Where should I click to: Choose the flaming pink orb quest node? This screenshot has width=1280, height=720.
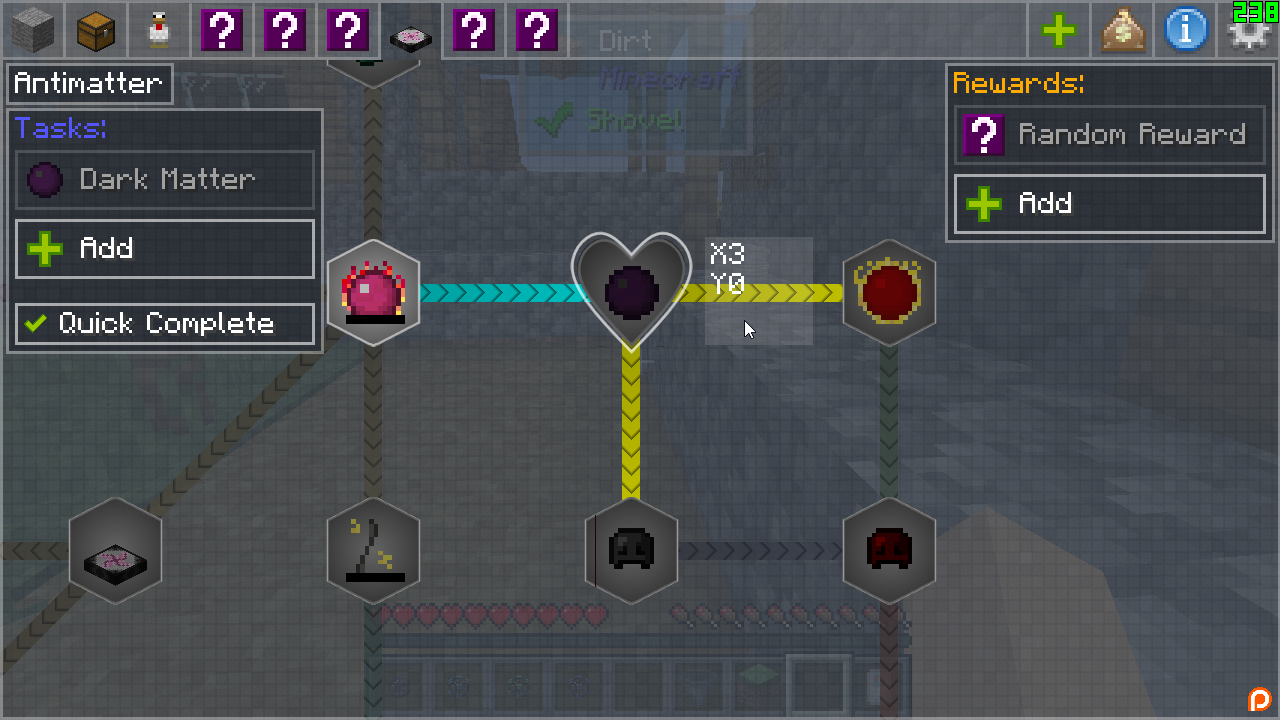point(373,292)
